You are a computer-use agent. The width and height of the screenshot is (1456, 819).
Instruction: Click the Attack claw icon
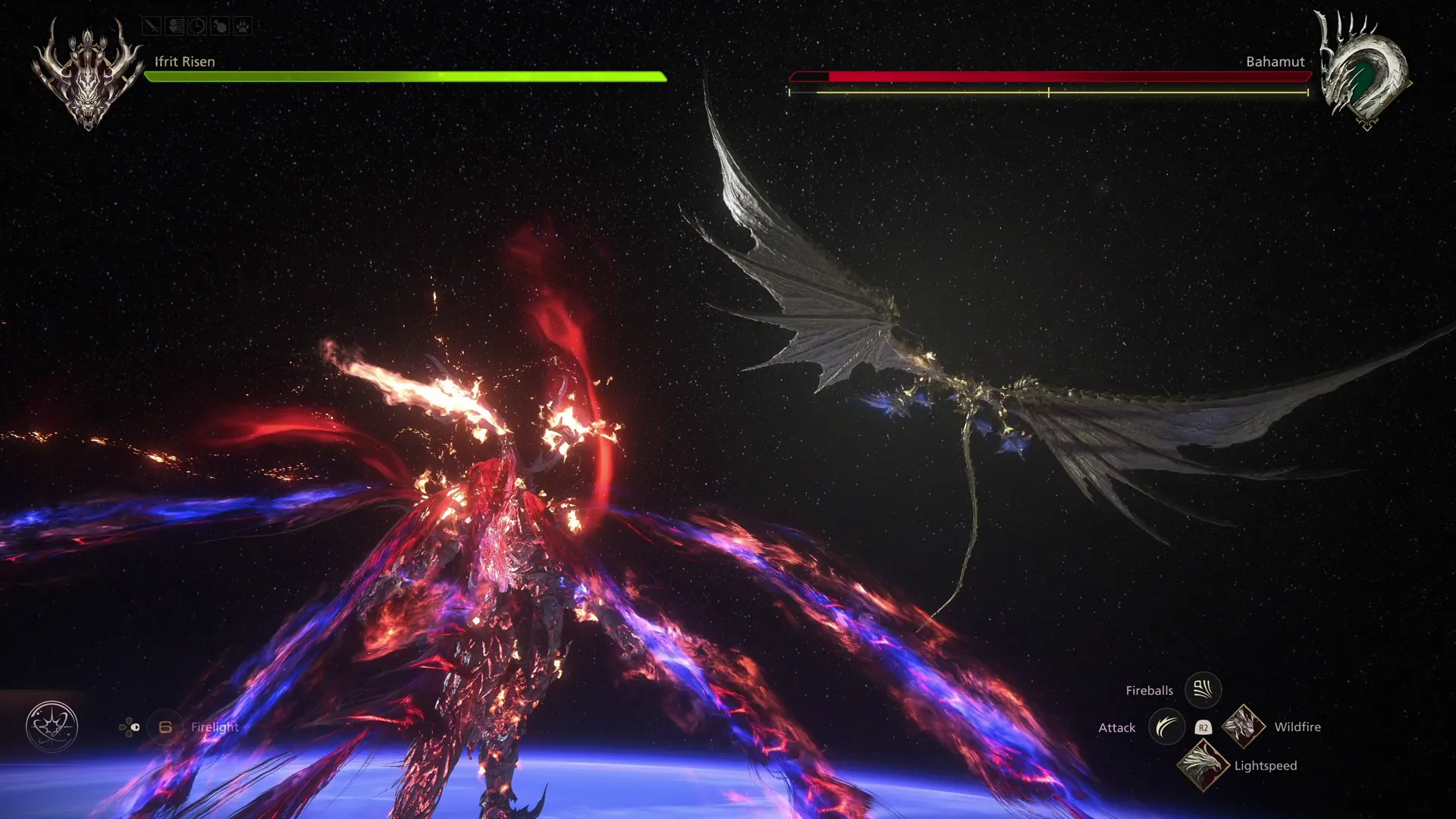coord(1166,726)
